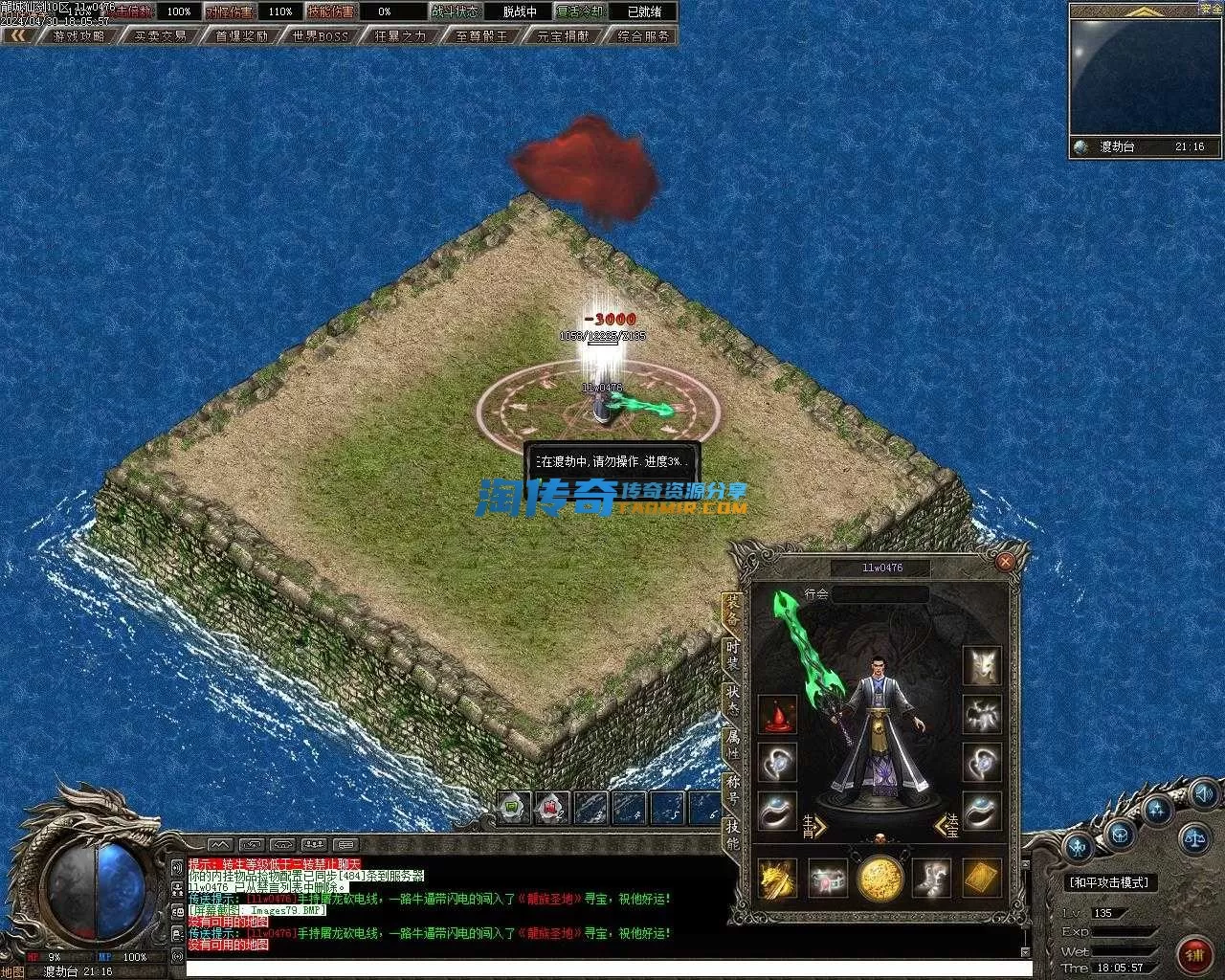The image size is (1225, 980).
Task: Open the 买卖交易 trading menu
Action: click(x=161, y=35)
